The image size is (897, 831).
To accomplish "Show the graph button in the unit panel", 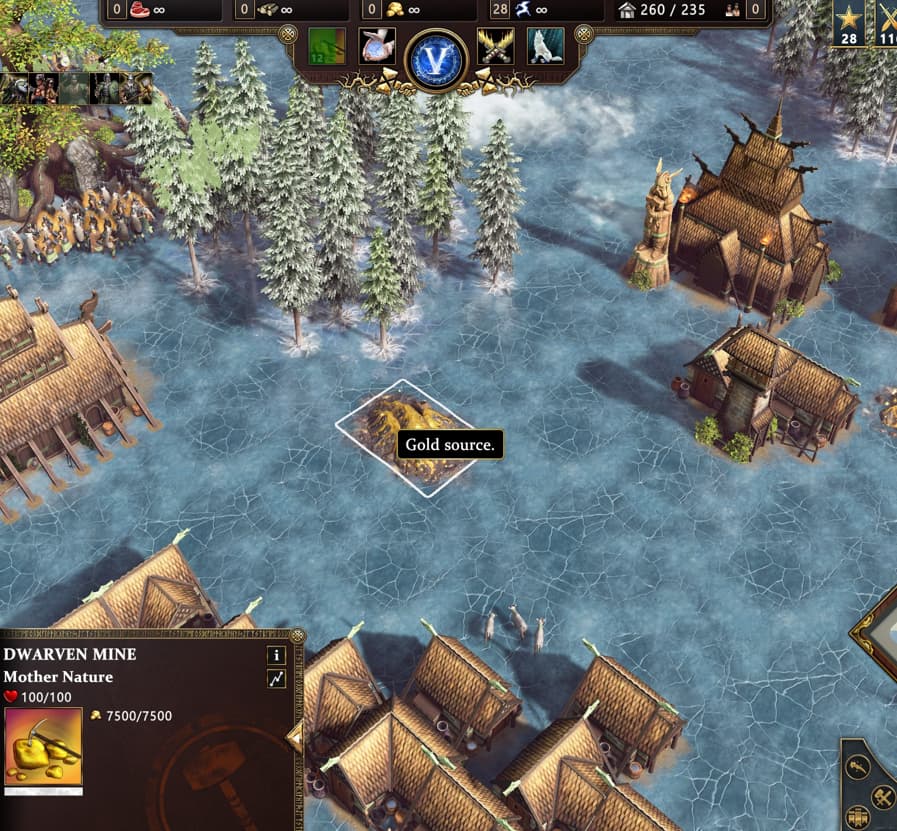I will pos(276,679).
